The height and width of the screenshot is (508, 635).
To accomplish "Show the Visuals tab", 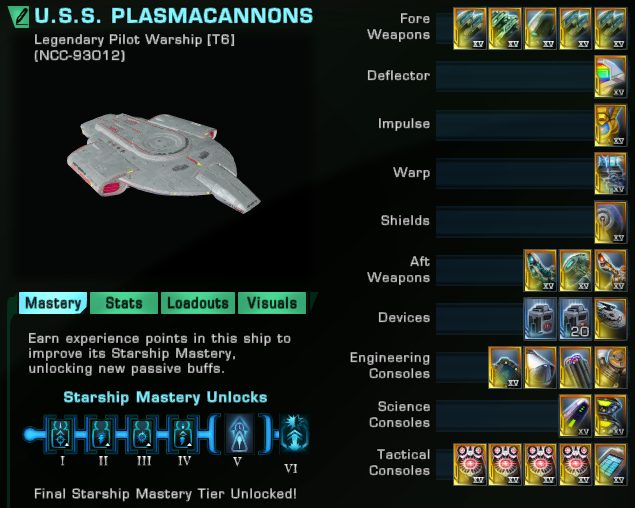I will pyautogui.click(x=272, y=303).
